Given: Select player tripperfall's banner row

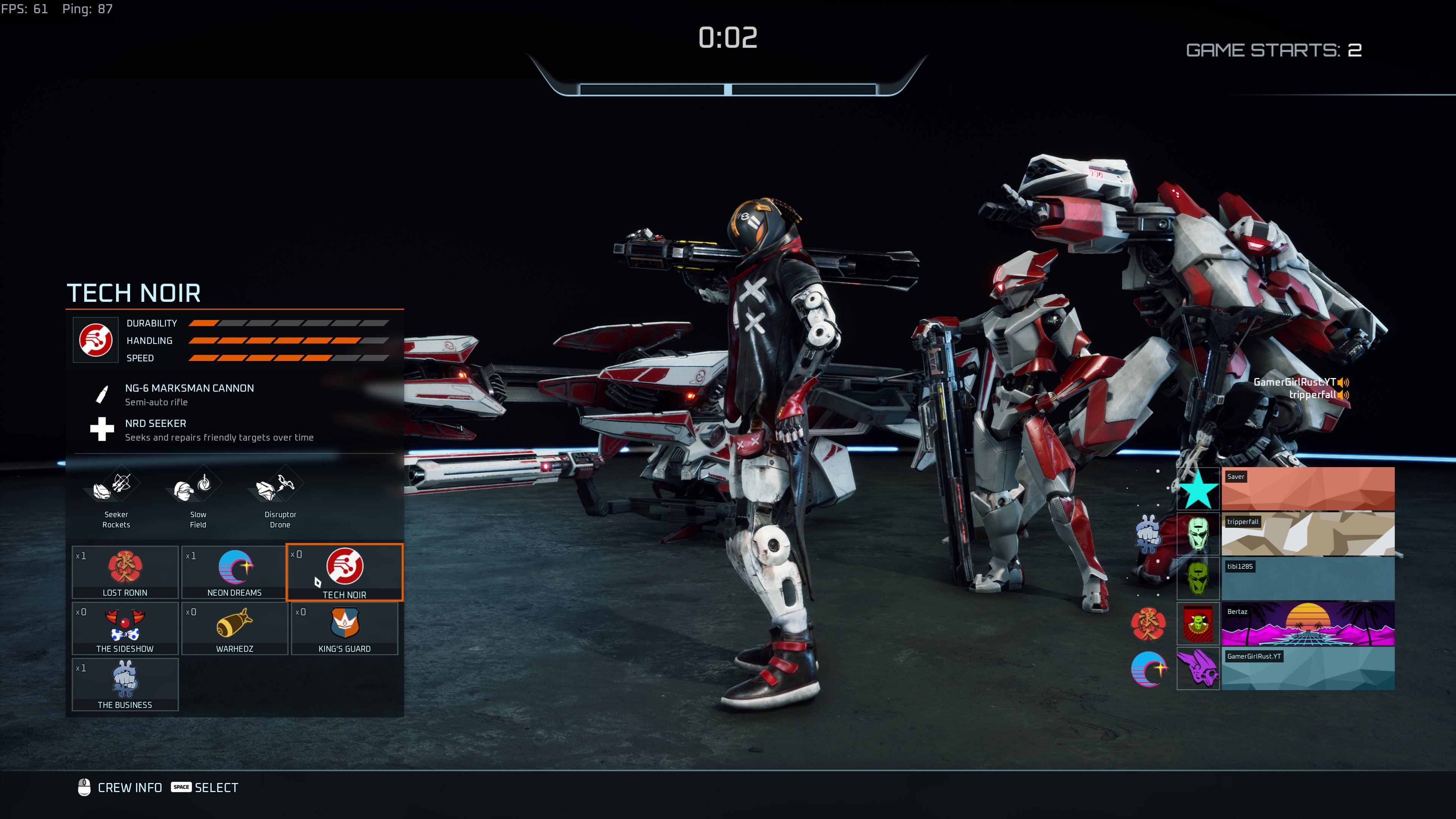Looking at the screenshot, I should 1307,533.
